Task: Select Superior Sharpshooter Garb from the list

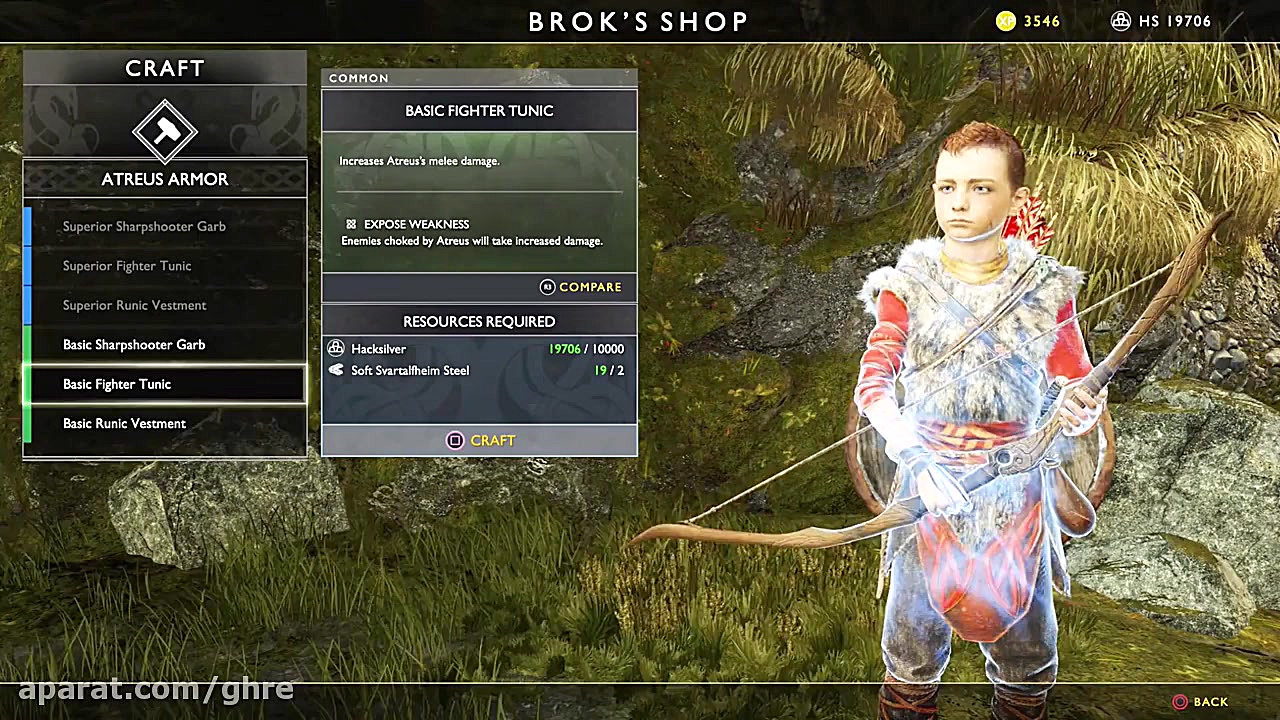Action: point(144,226)
